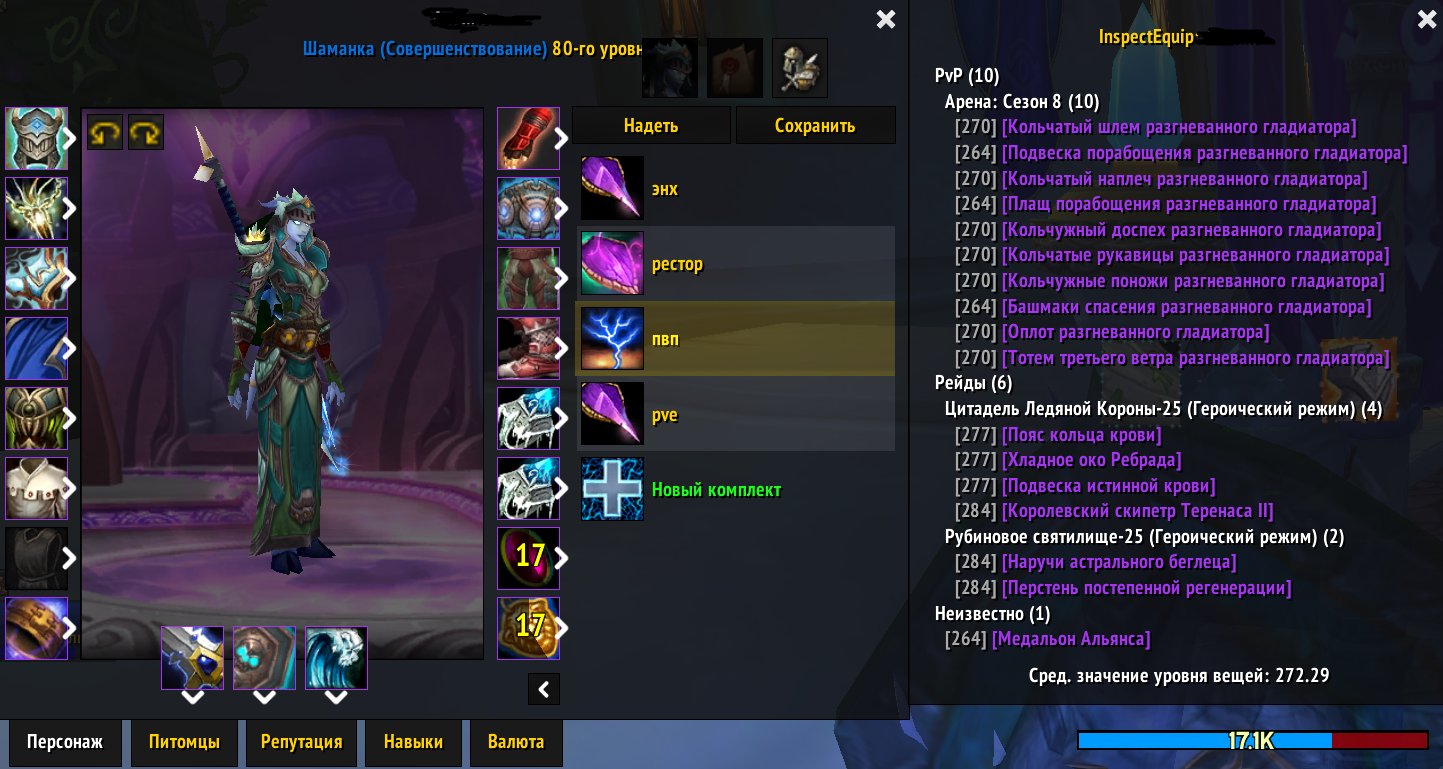Click the helmet equipment slot

[x=36, y=138]
